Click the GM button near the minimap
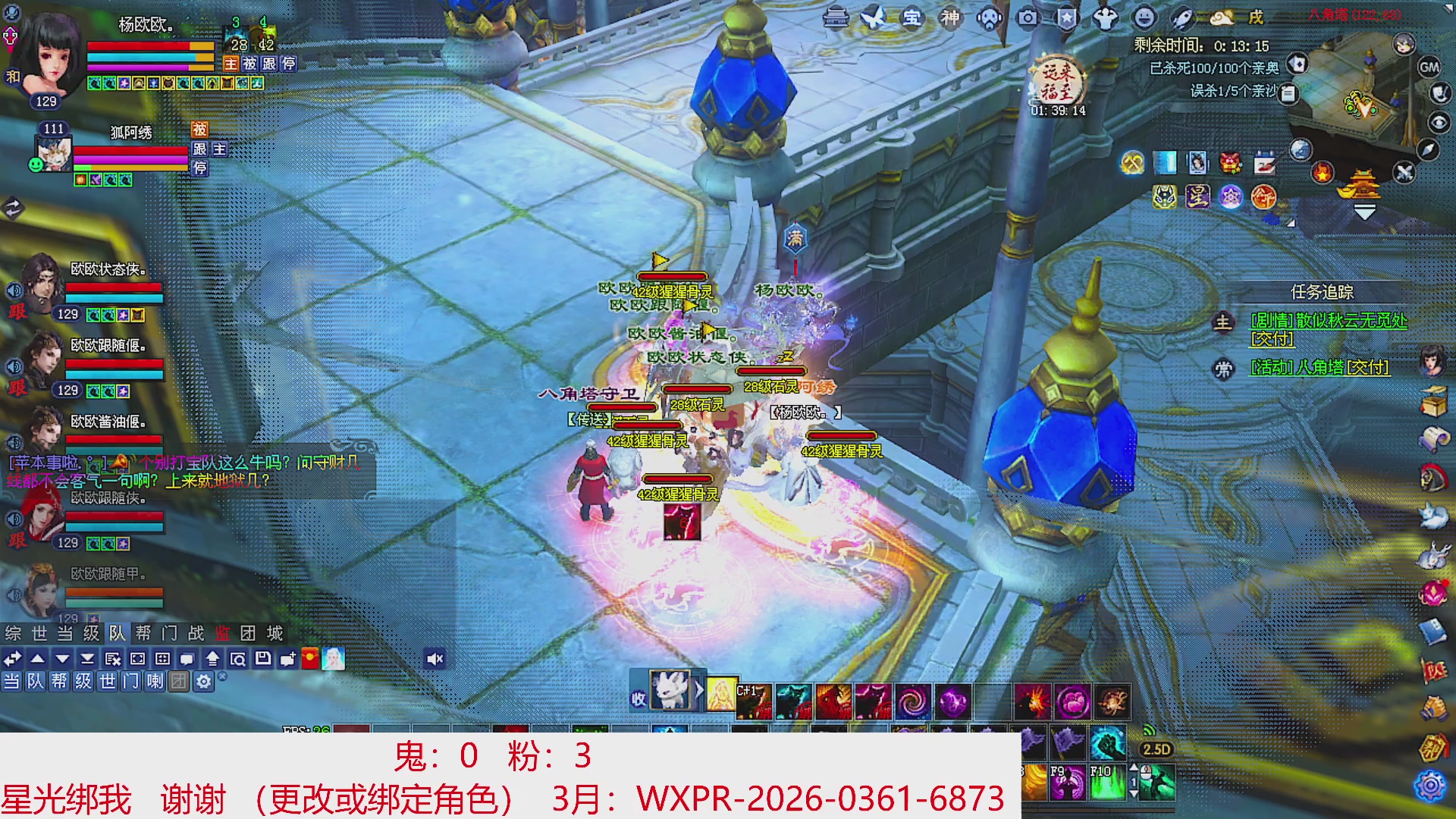 point(1429,67)
